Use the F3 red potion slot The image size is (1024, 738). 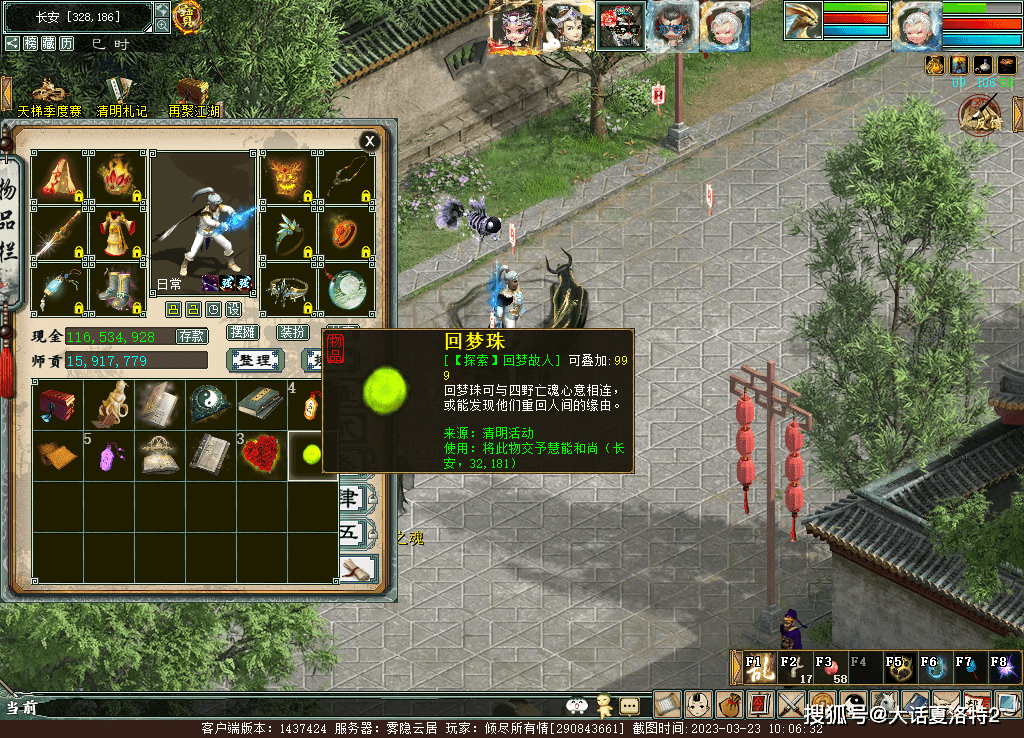[828, 667]
